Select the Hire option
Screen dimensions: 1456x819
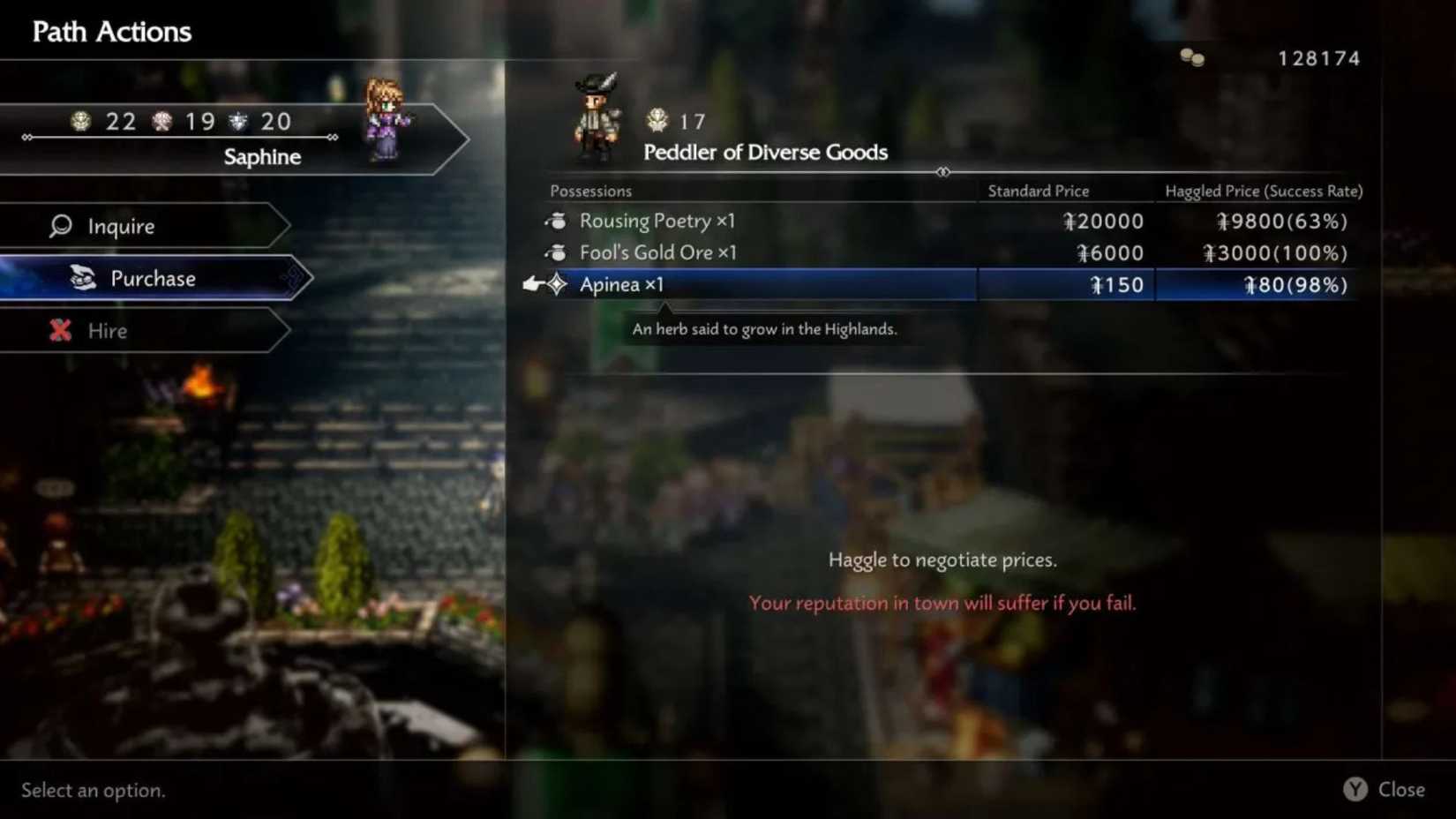pos(107,330)
